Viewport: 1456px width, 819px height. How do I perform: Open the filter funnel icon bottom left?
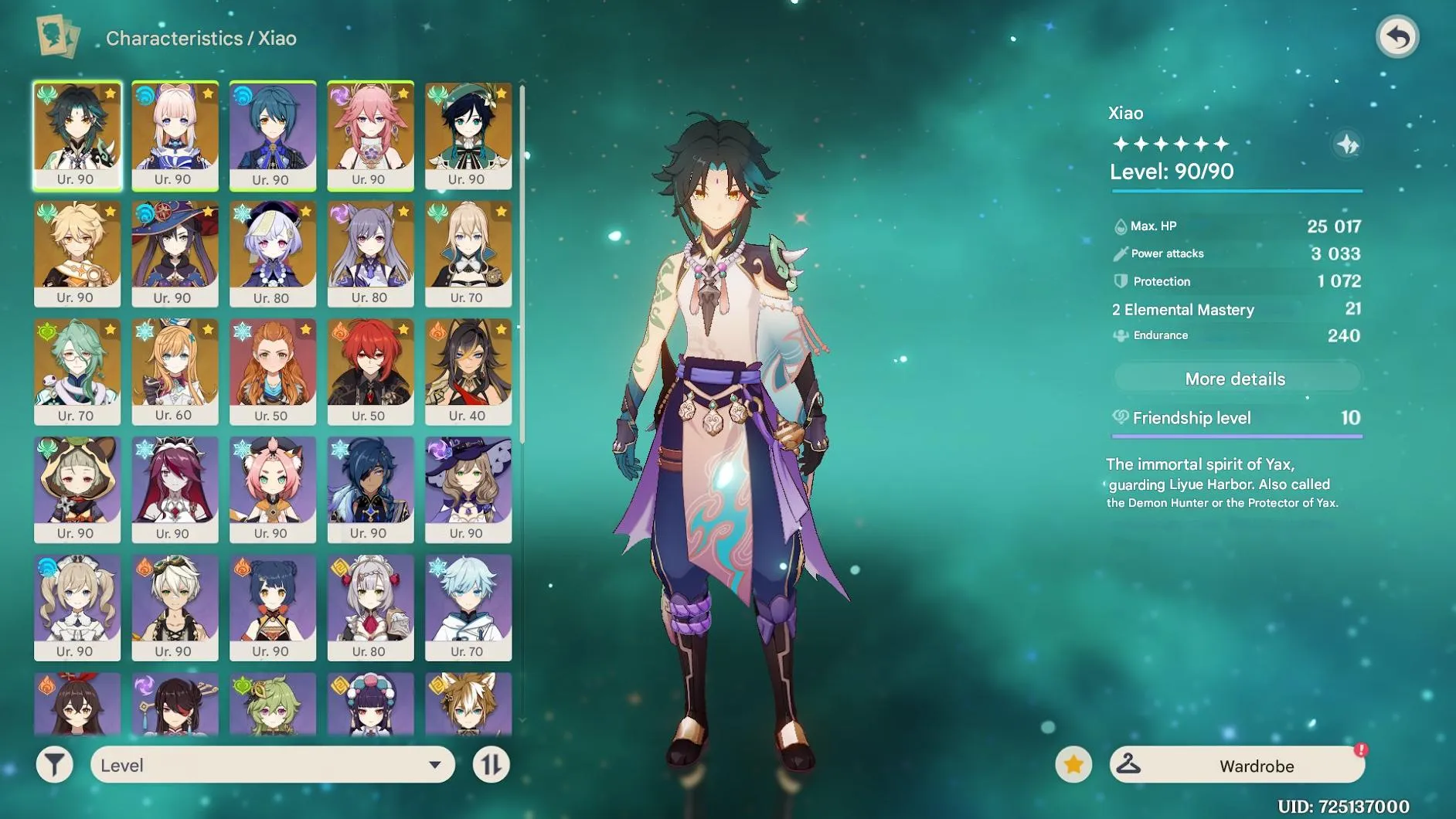pos(54,765)
